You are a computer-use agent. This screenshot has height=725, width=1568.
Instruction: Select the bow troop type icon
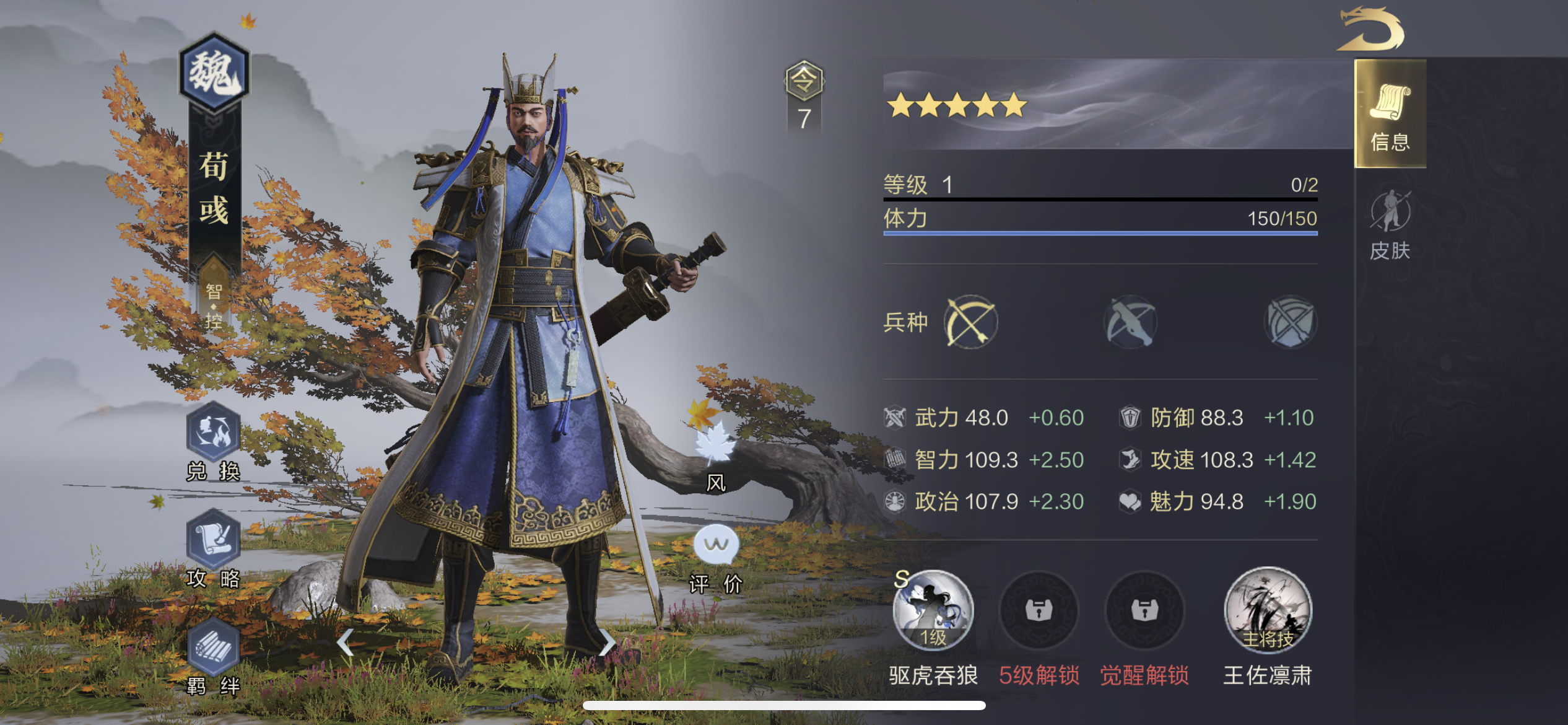pyautogui.click(x=972, y=321)
